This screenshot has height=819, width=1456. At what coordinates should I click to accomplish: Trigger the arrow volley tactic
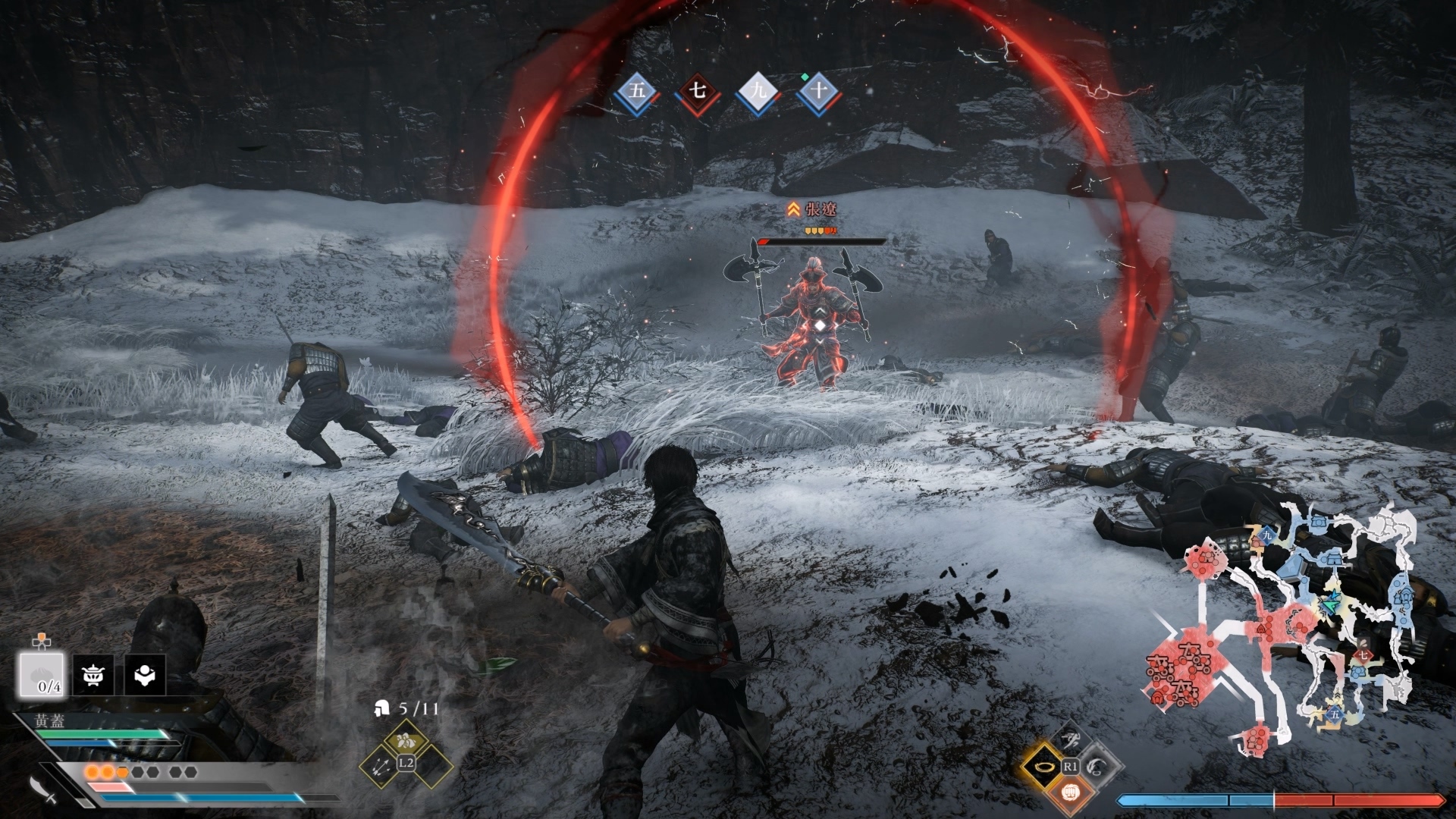(381, 766)
